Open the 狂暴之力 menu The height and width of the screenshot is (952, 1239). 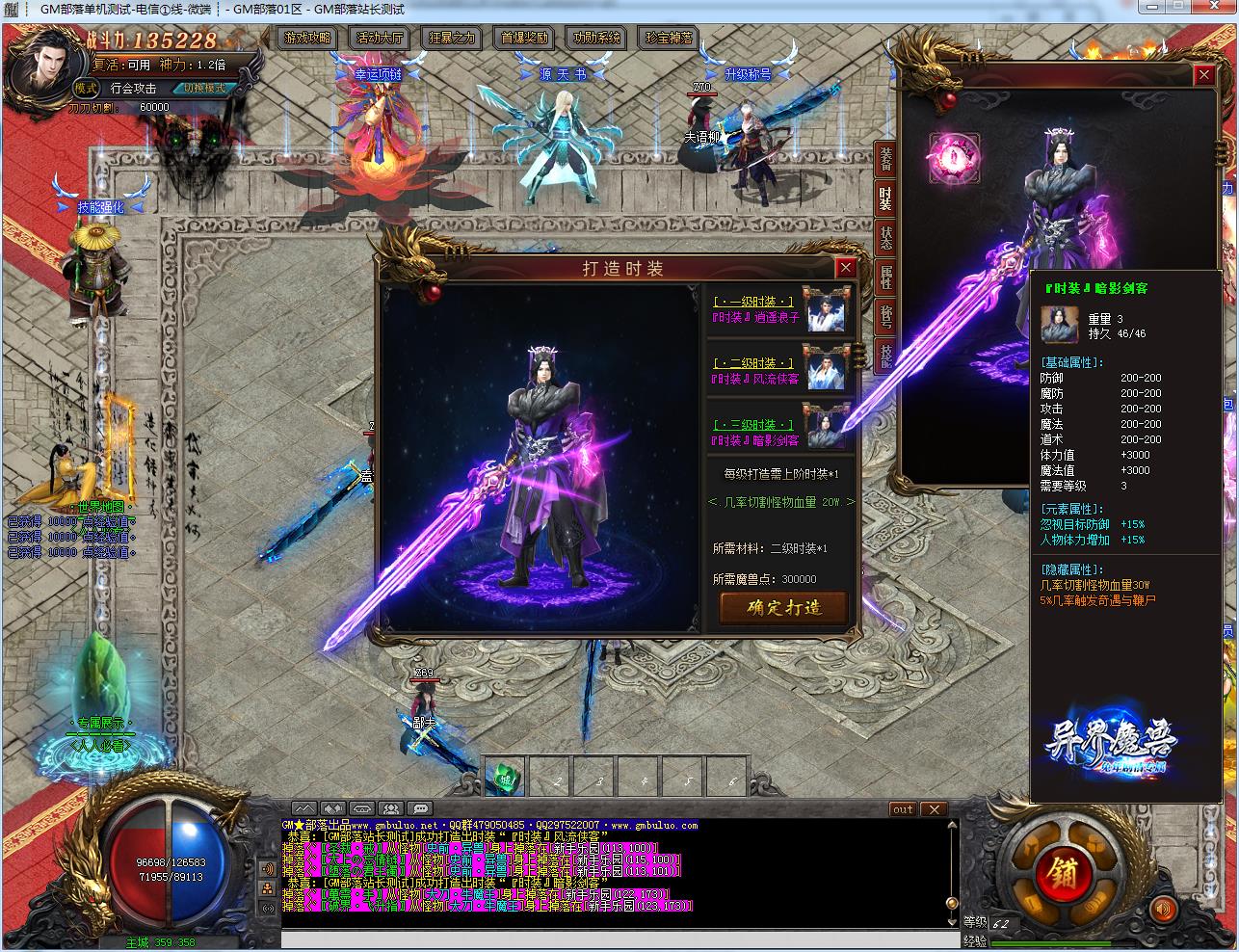tap(452, 39)
